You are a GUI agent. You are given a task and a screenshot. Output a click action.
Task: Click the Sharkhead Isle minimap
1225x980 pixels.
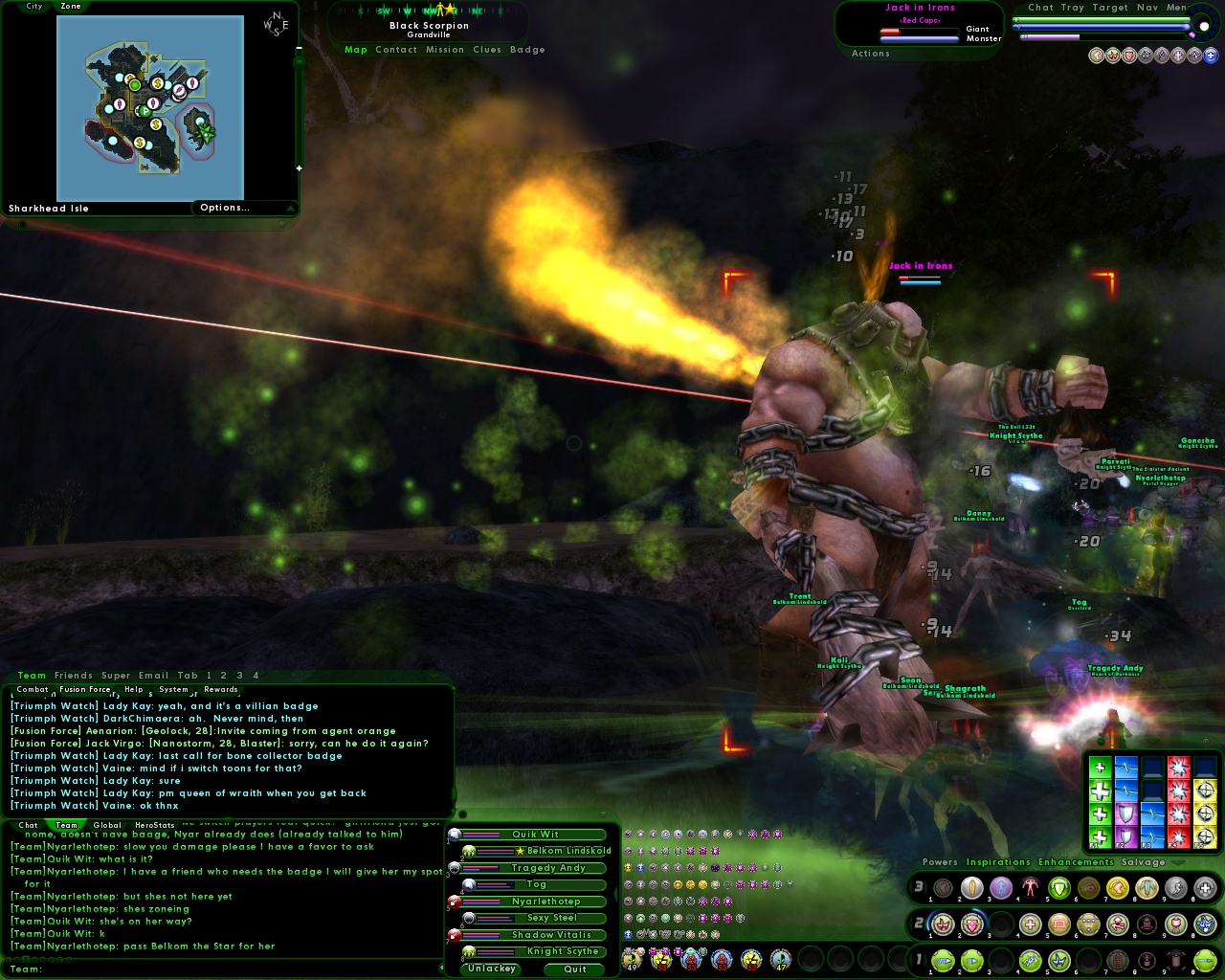tap(150, 107)
